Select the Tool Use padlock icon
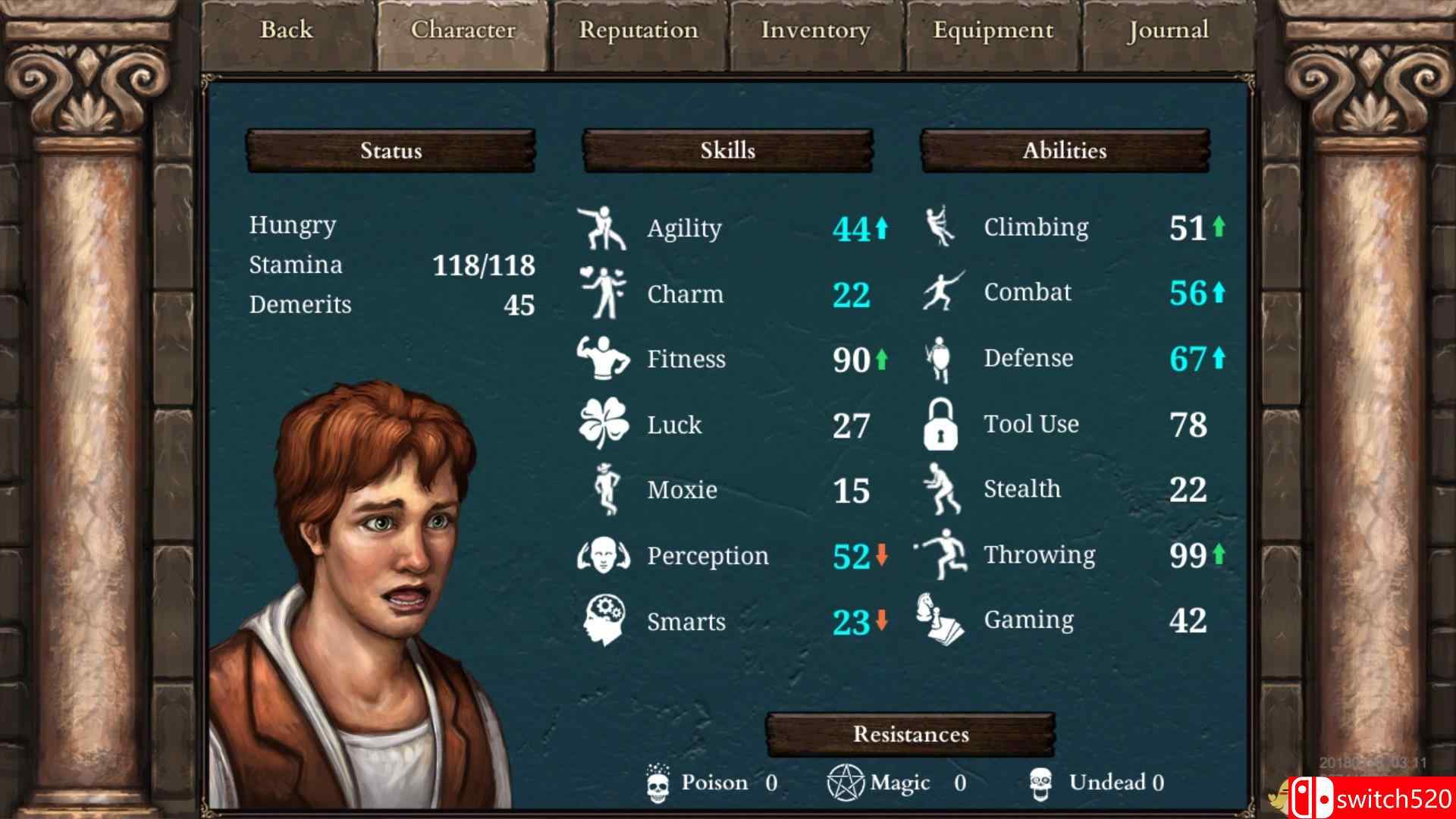This screenshot has width=1456, height=819. pos(940,424)
